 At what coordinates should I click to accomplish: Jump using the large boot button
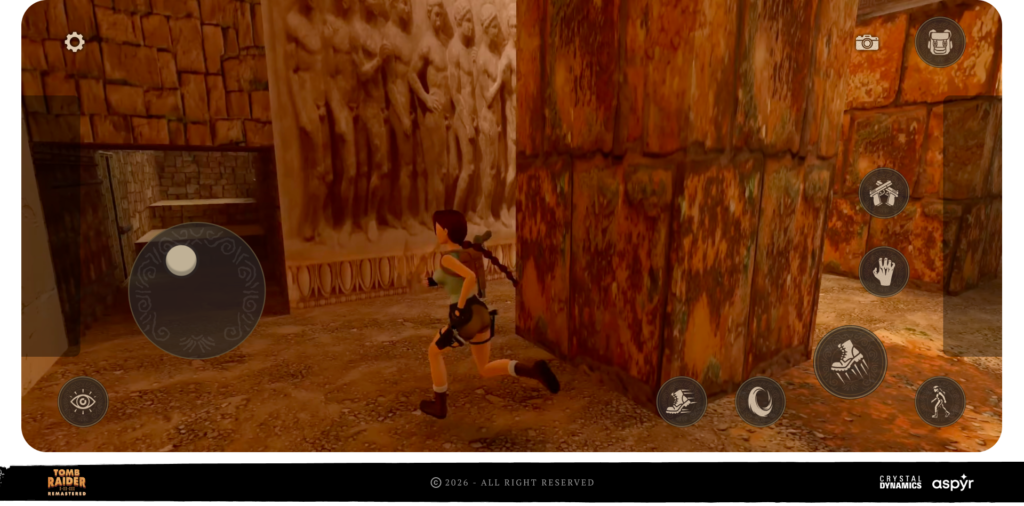pos(850,362)
